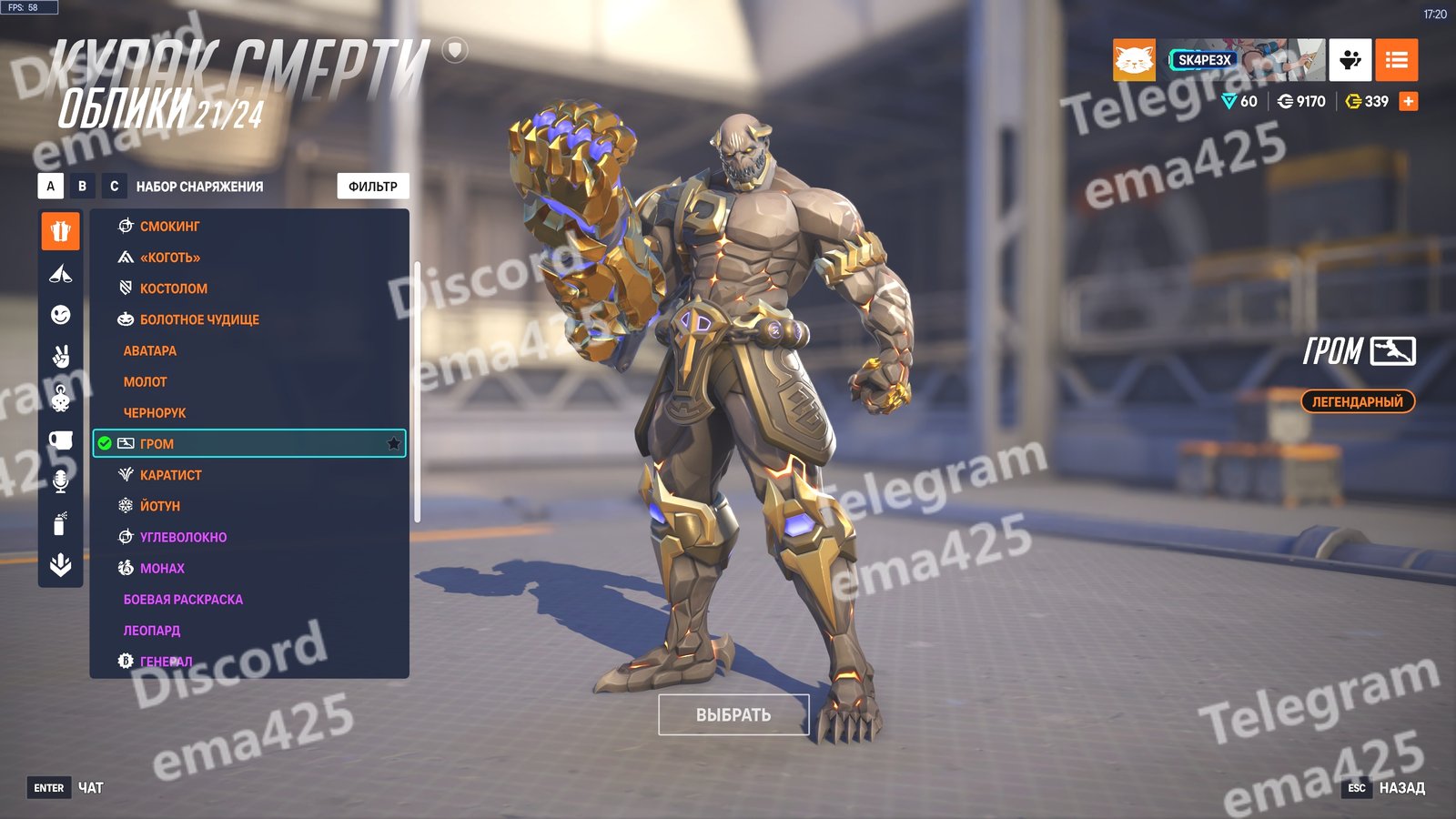This screenshot has width=1456, height=819.
Task: Toggle favorite star on ГРОМ skin
Action: click(x=393, y=444)
